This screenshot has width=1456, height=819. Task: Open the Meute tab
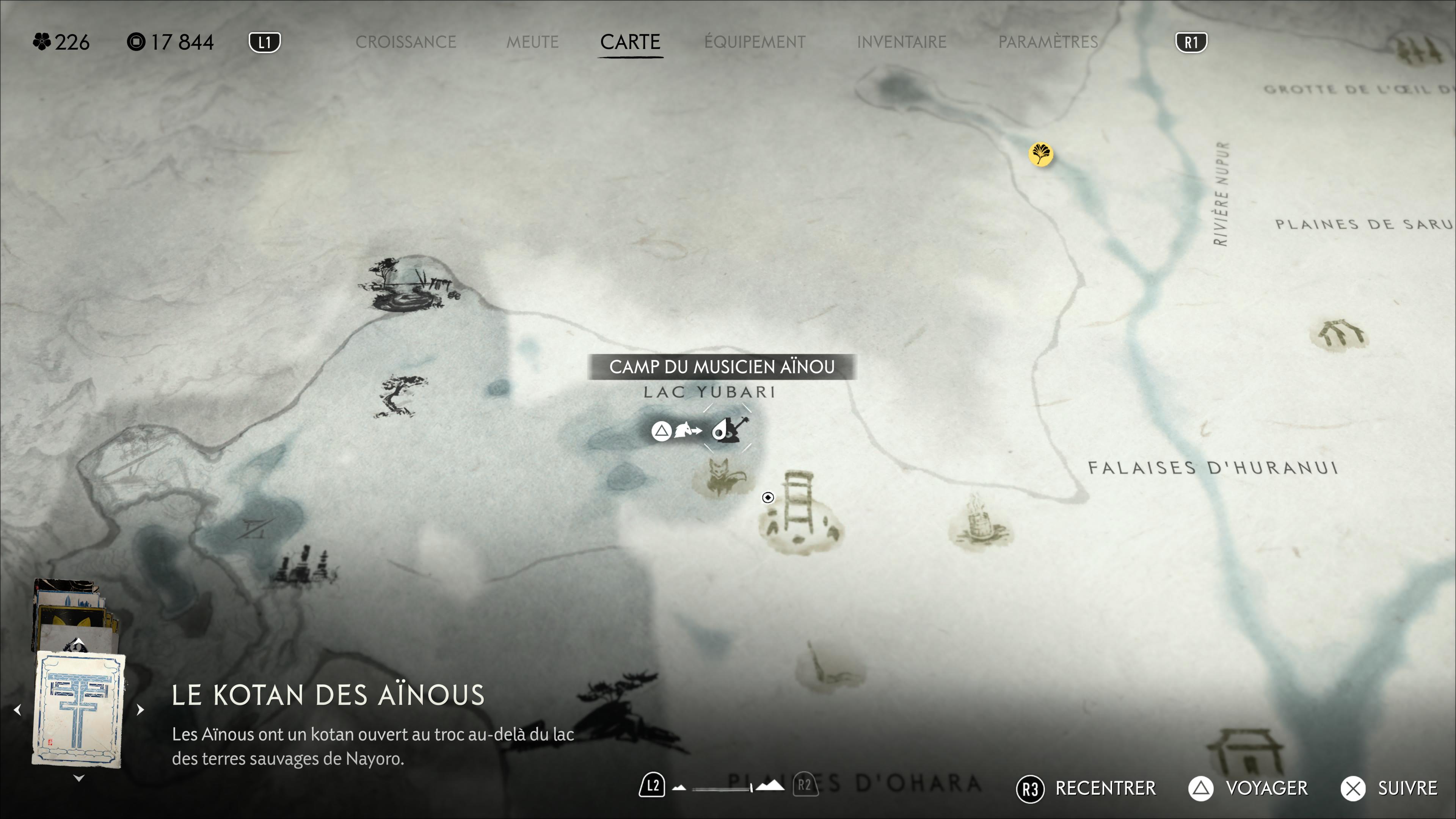(532, 42)
